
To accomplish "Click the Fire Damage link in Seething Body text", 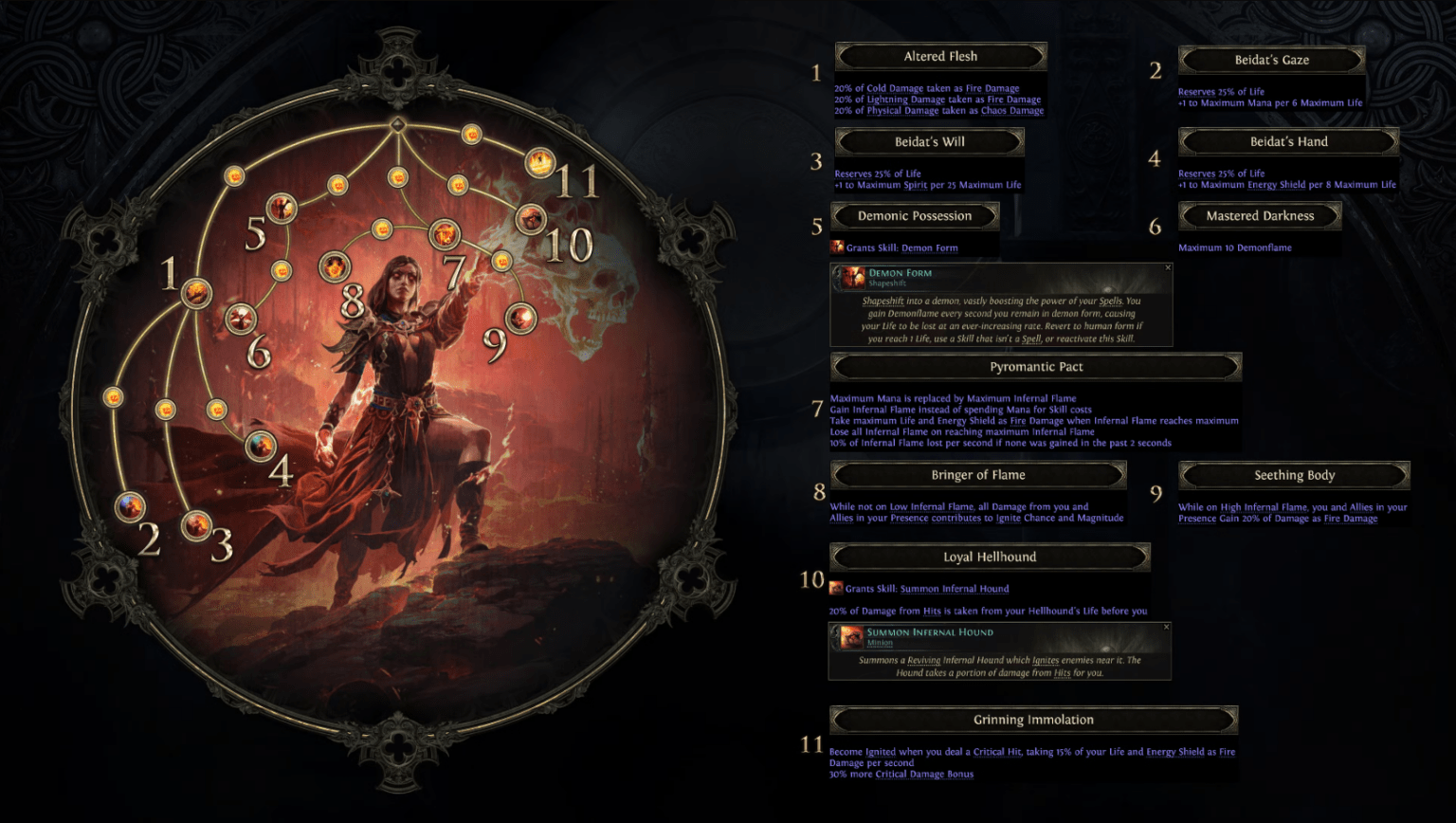I will click(x=1350, y=518).
